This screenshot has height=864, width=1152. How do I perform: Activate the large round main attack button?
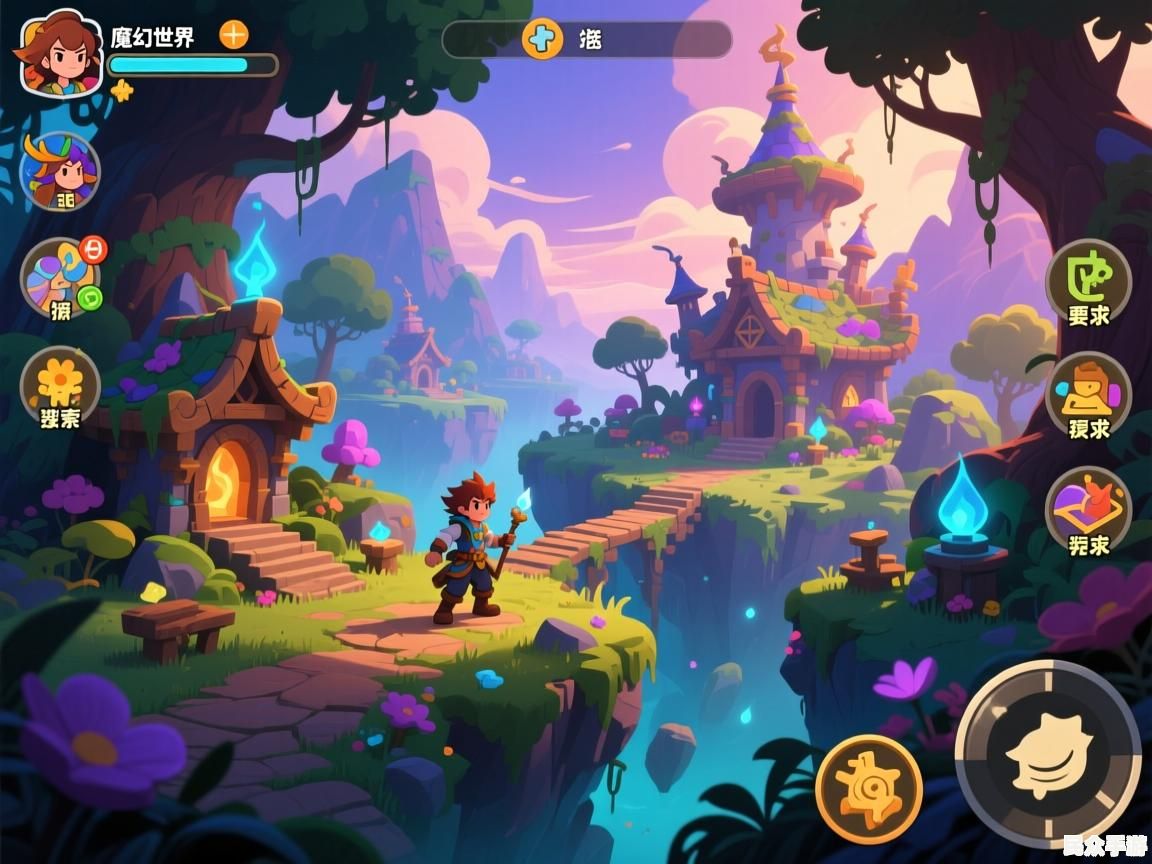click(x=1047, y=753)
